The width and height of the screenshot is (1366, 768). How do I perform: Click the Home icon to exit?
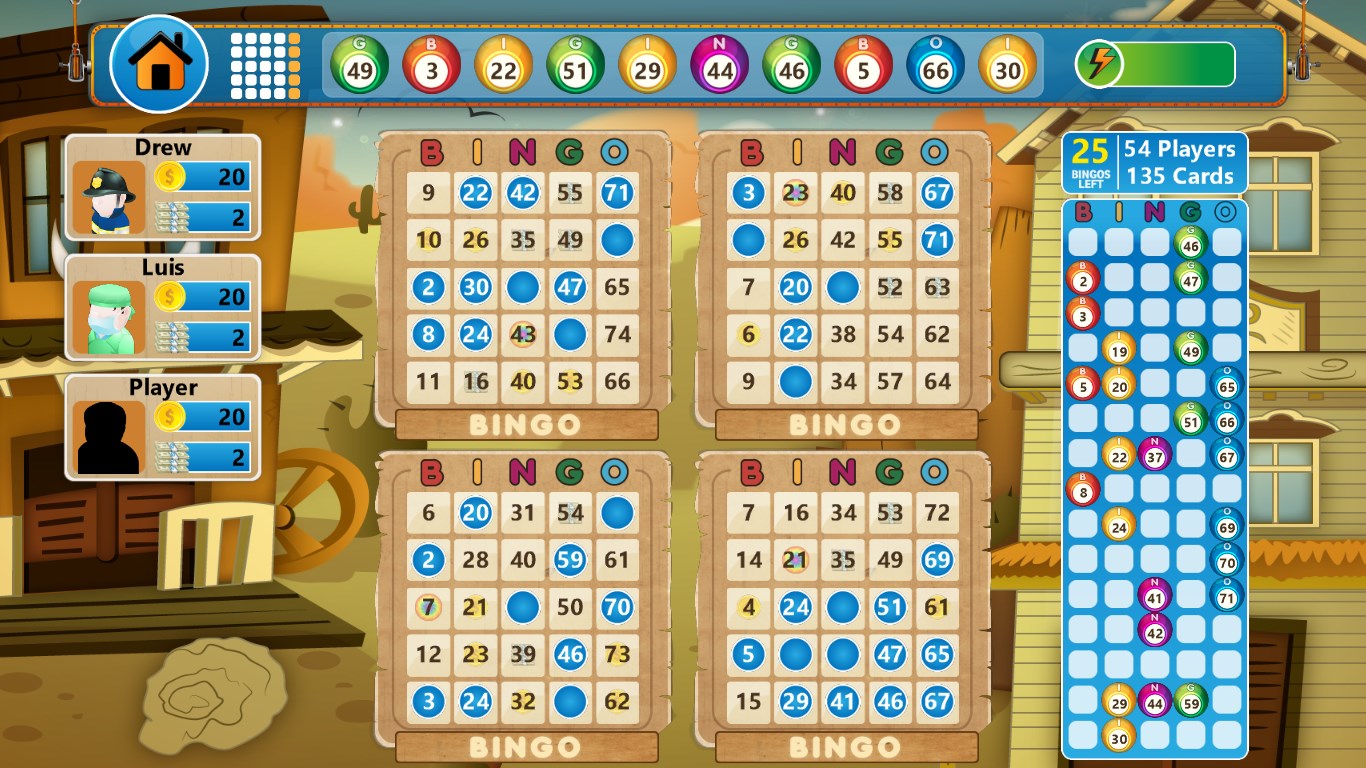pyautogui.click(x=159, y=64)
